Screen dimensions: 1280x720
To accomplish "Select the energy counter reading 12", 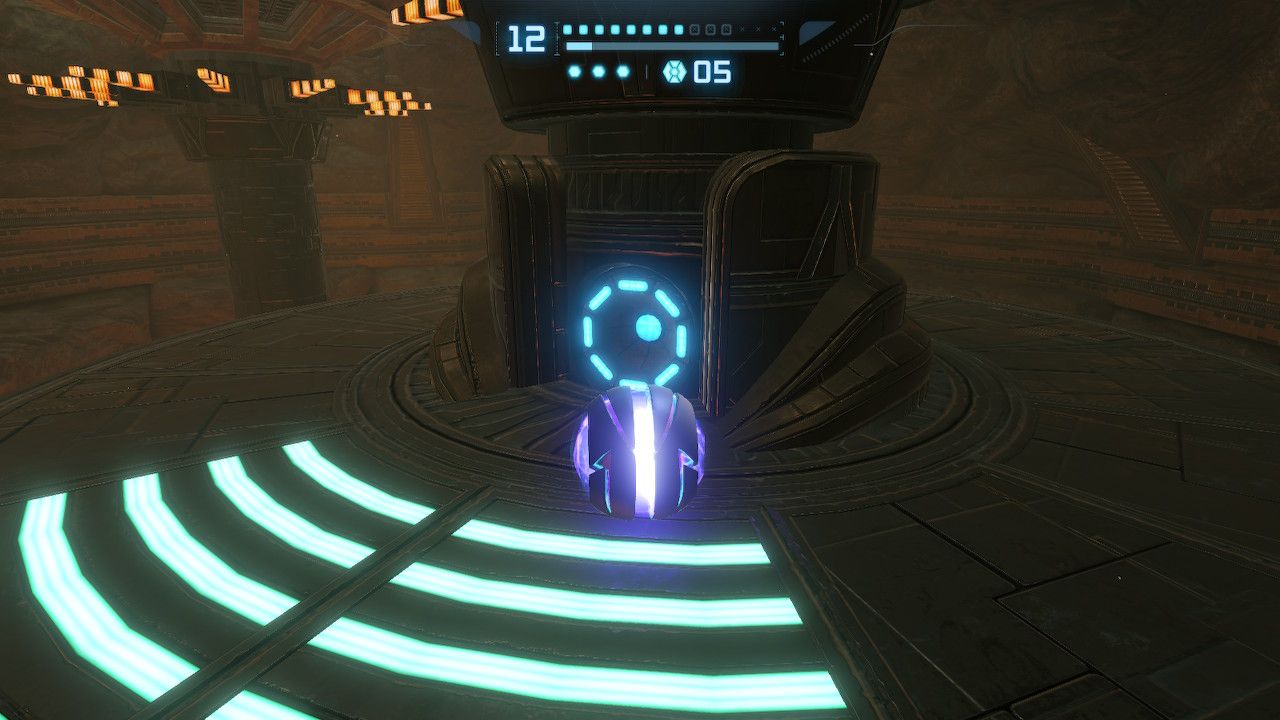I will pyautogui.click(x=525, y=37).
